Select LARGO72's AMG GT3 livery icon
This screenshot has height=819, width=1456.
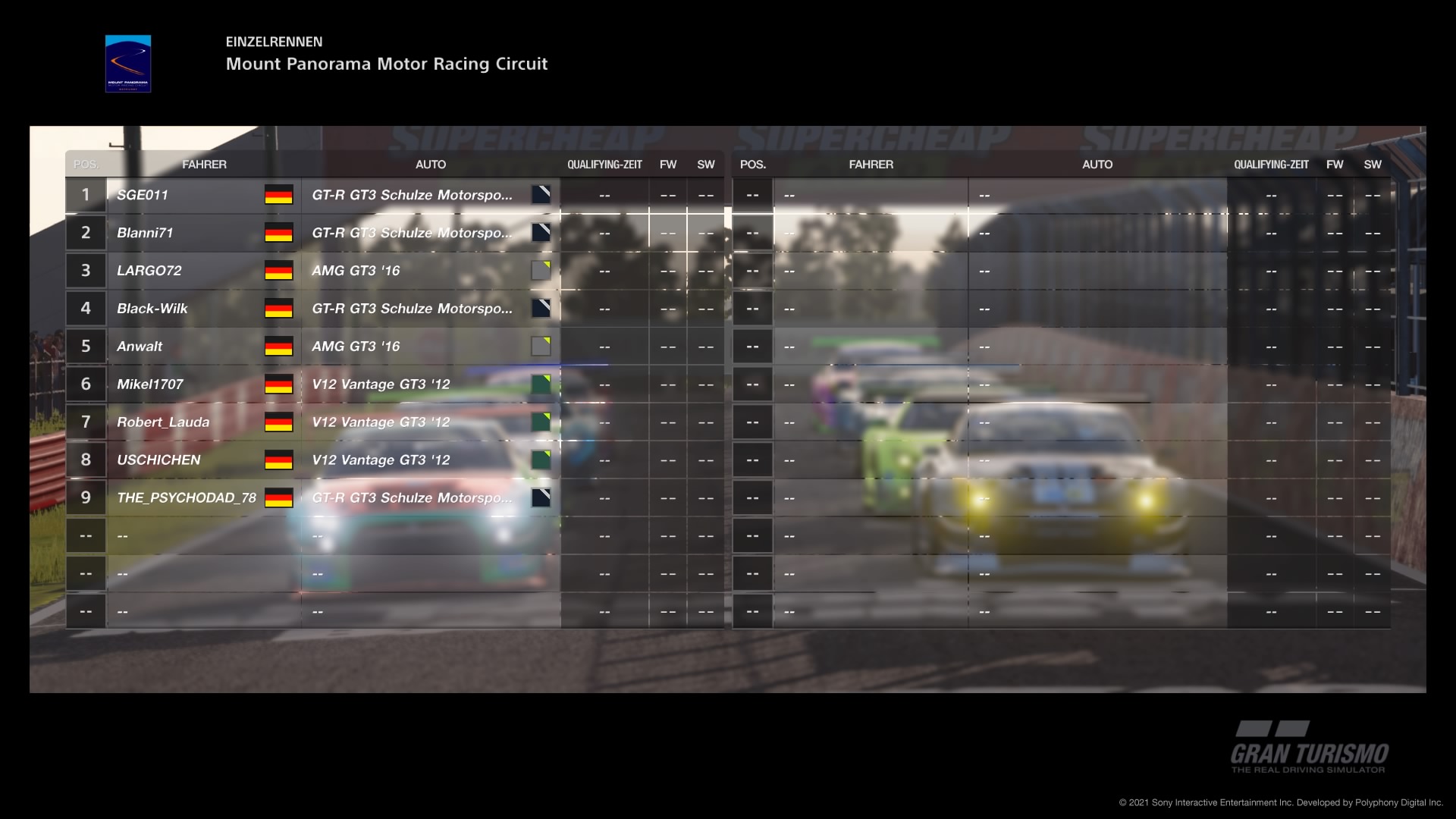(540, 270)
